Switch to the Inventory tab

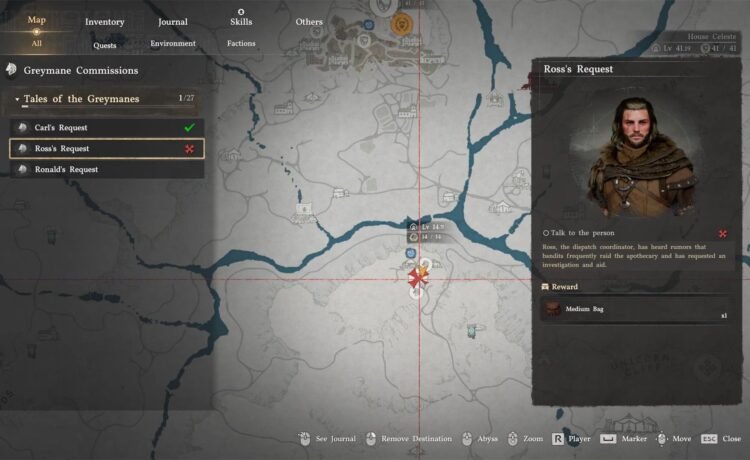pos(104,21)
